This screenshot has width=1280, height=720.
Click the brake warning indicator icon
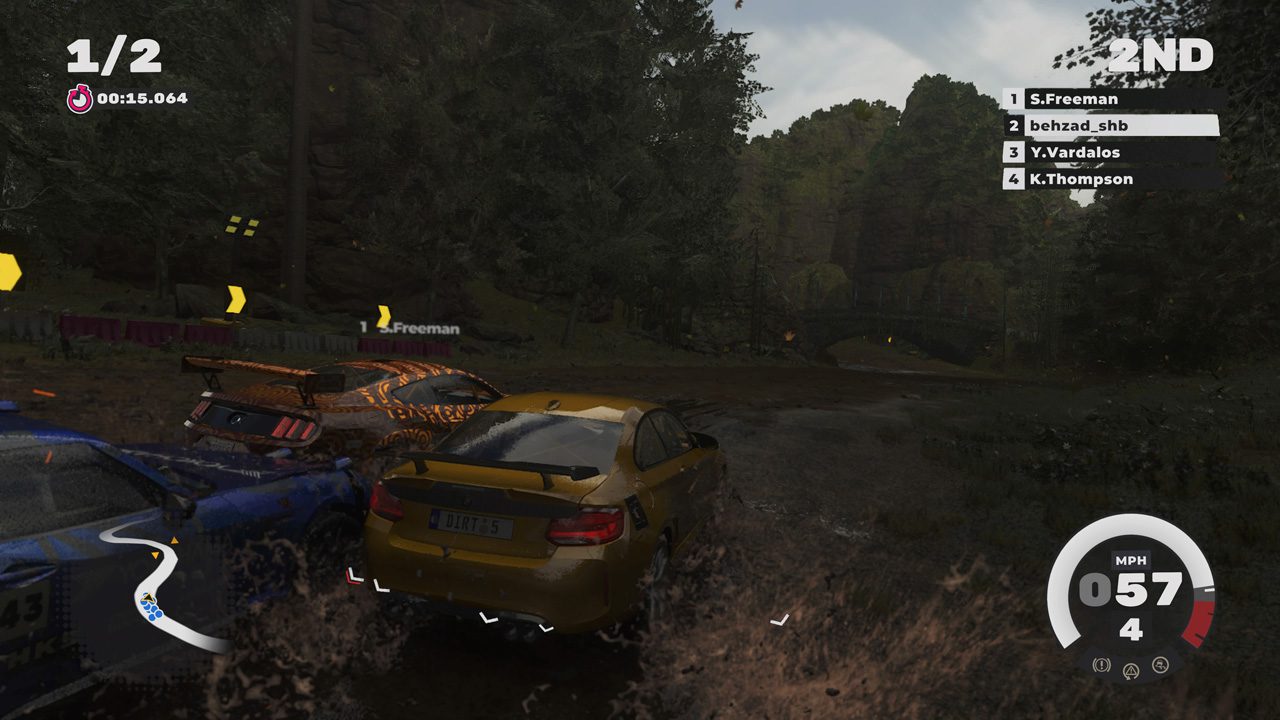(1101, 664)
